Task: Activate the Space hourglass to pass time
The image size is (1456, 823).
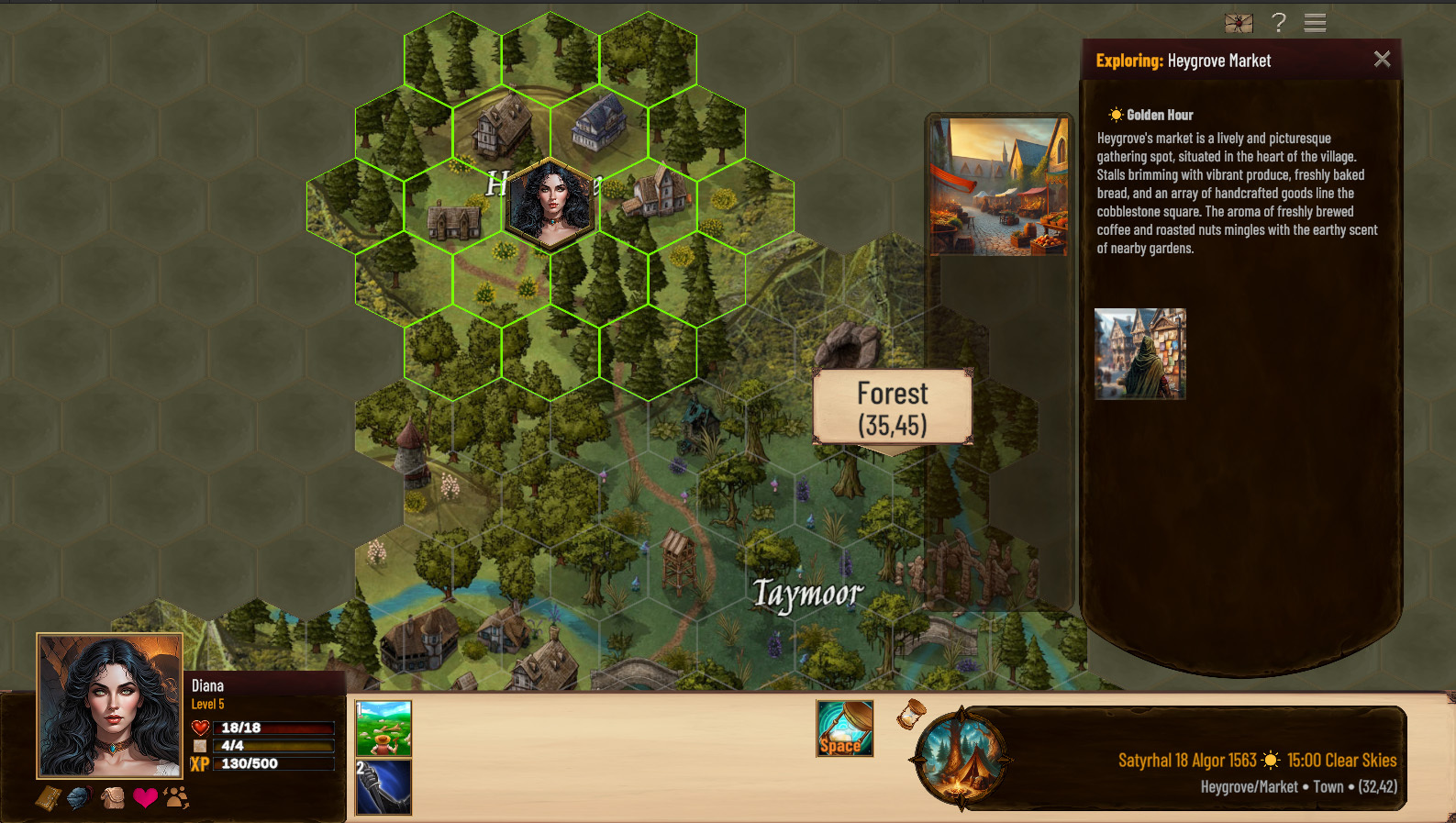Action: coord(843,728)
